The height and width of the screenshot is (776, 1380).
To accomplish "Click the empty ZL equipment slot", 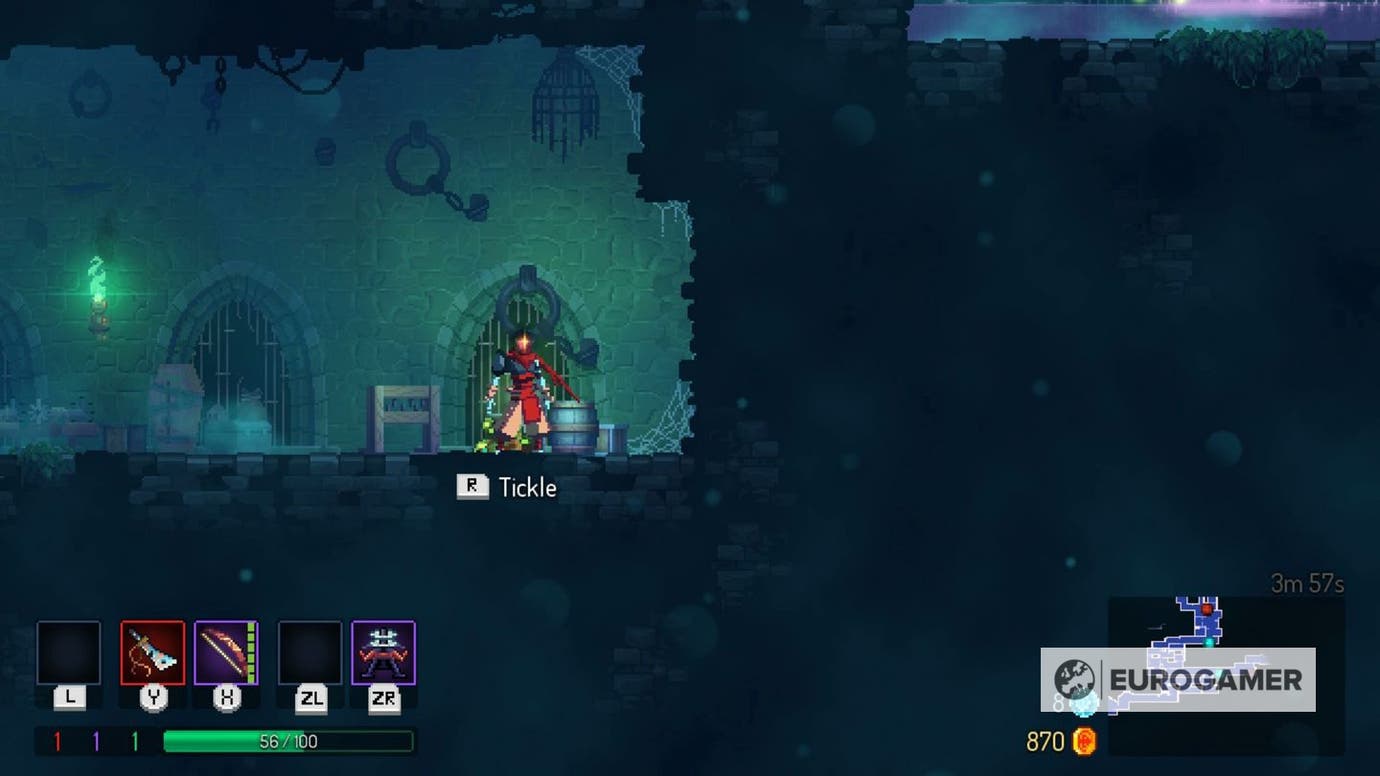I will pos(310,653).
